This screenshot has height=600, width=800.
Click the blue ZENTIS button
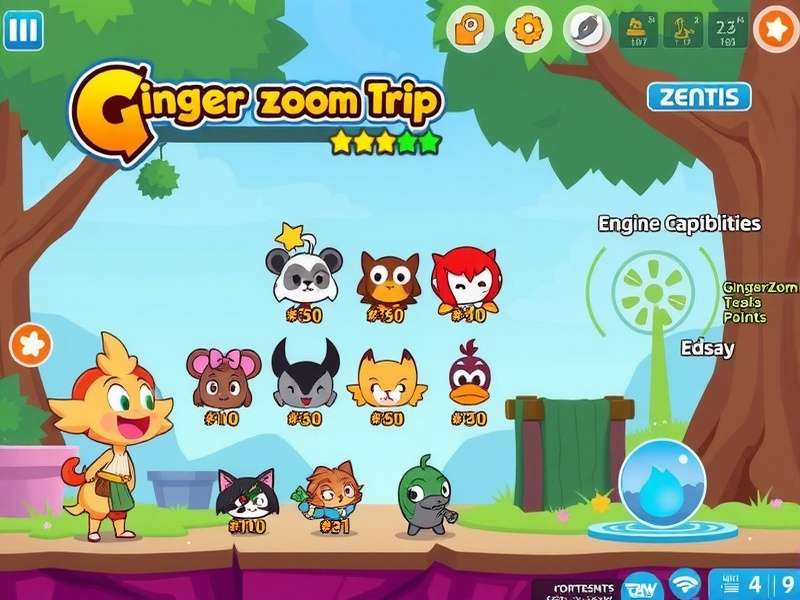click(x=699, y=97)
